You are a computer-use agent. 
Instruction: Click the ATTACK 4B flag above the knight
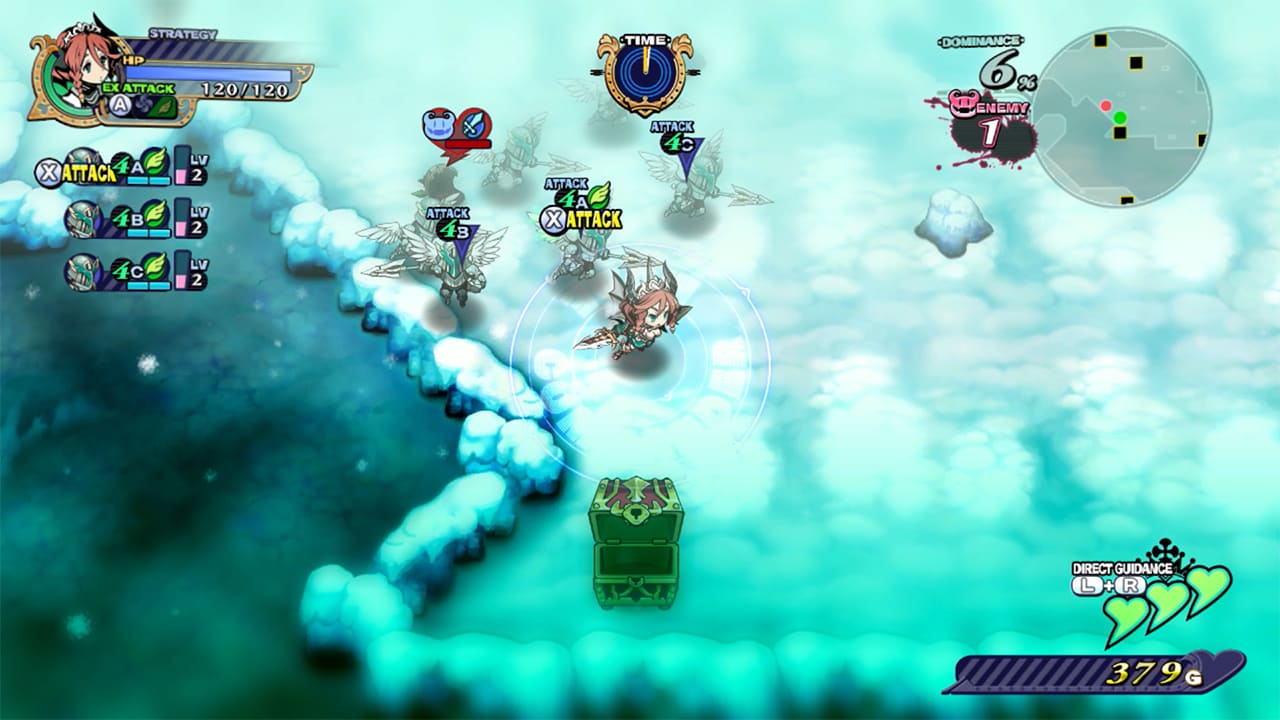coord(448,220)
